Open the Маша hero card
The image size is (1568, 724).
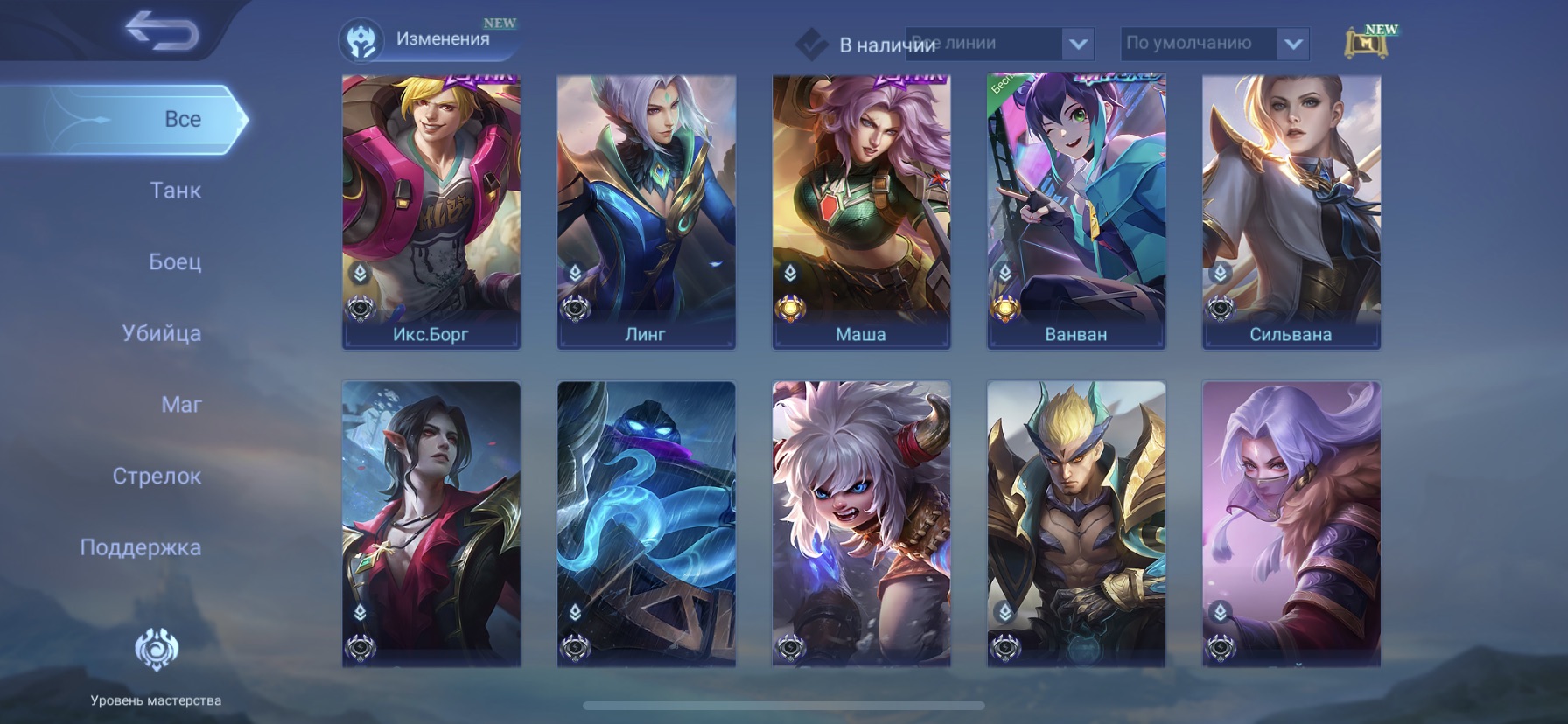point(861,212)
